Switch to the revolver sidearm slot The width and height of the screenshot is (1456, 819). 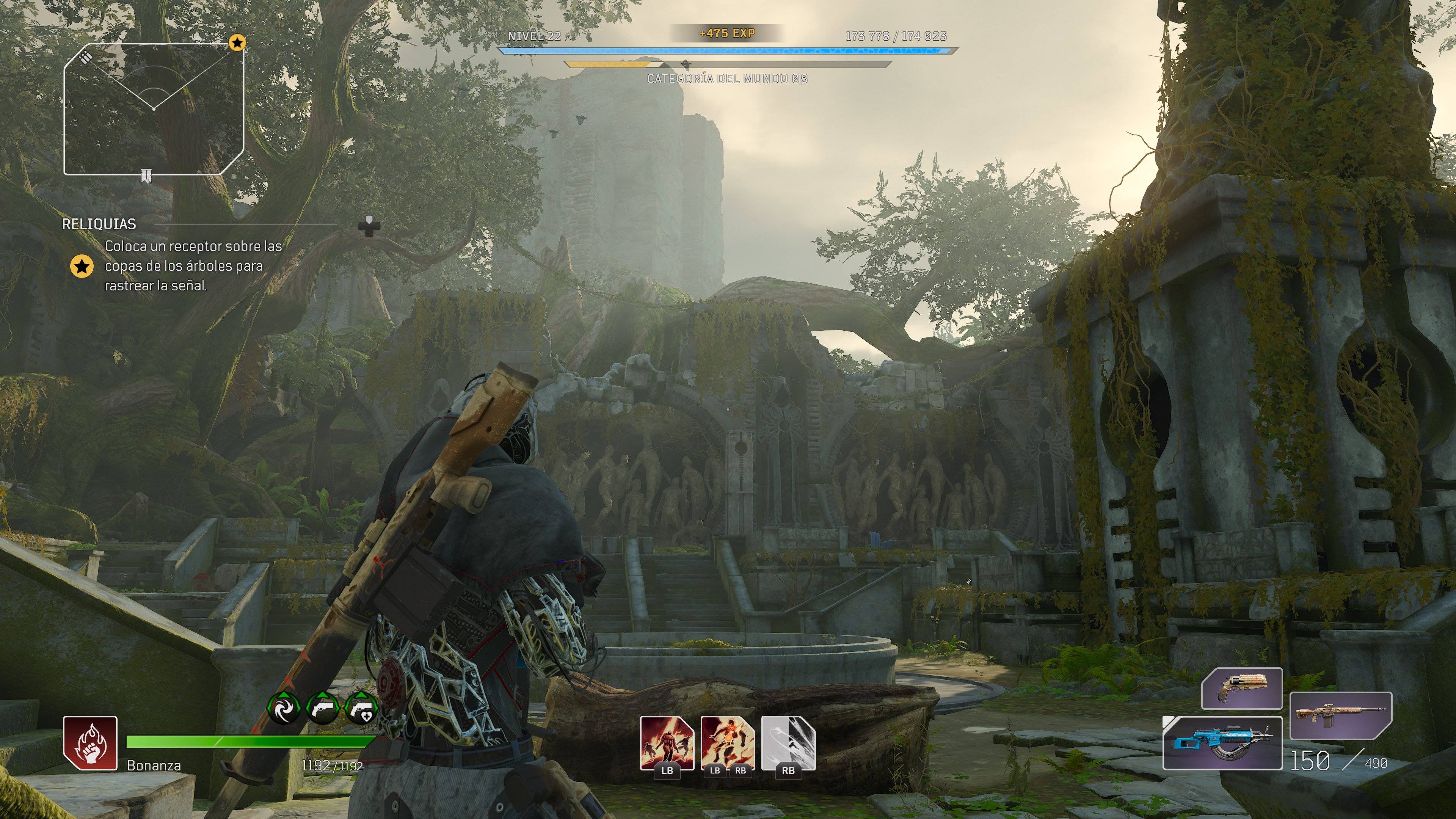click(1242, 688)
